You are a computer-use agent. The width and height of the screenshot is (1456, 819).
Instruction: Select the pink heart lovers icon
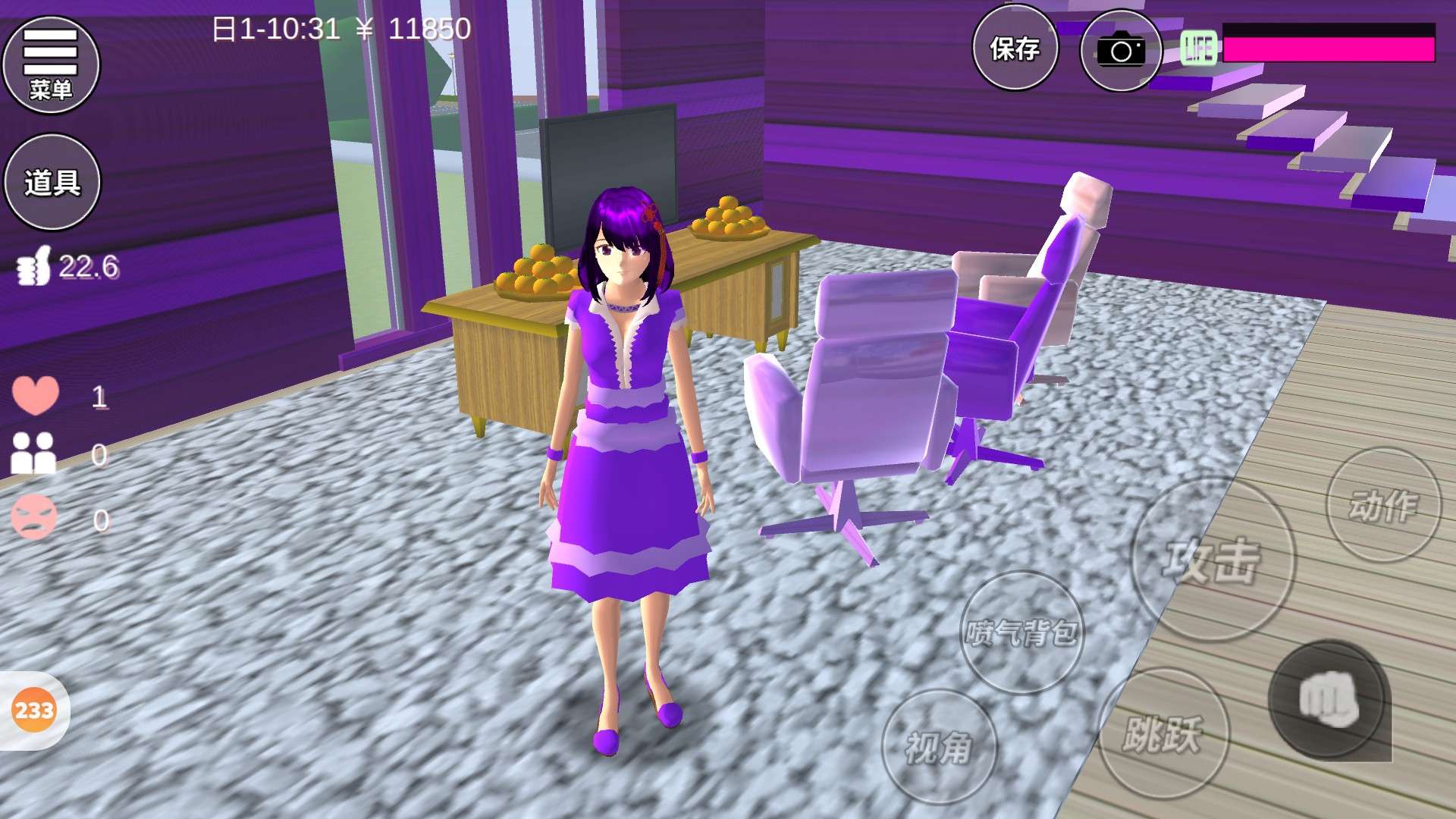35,395
